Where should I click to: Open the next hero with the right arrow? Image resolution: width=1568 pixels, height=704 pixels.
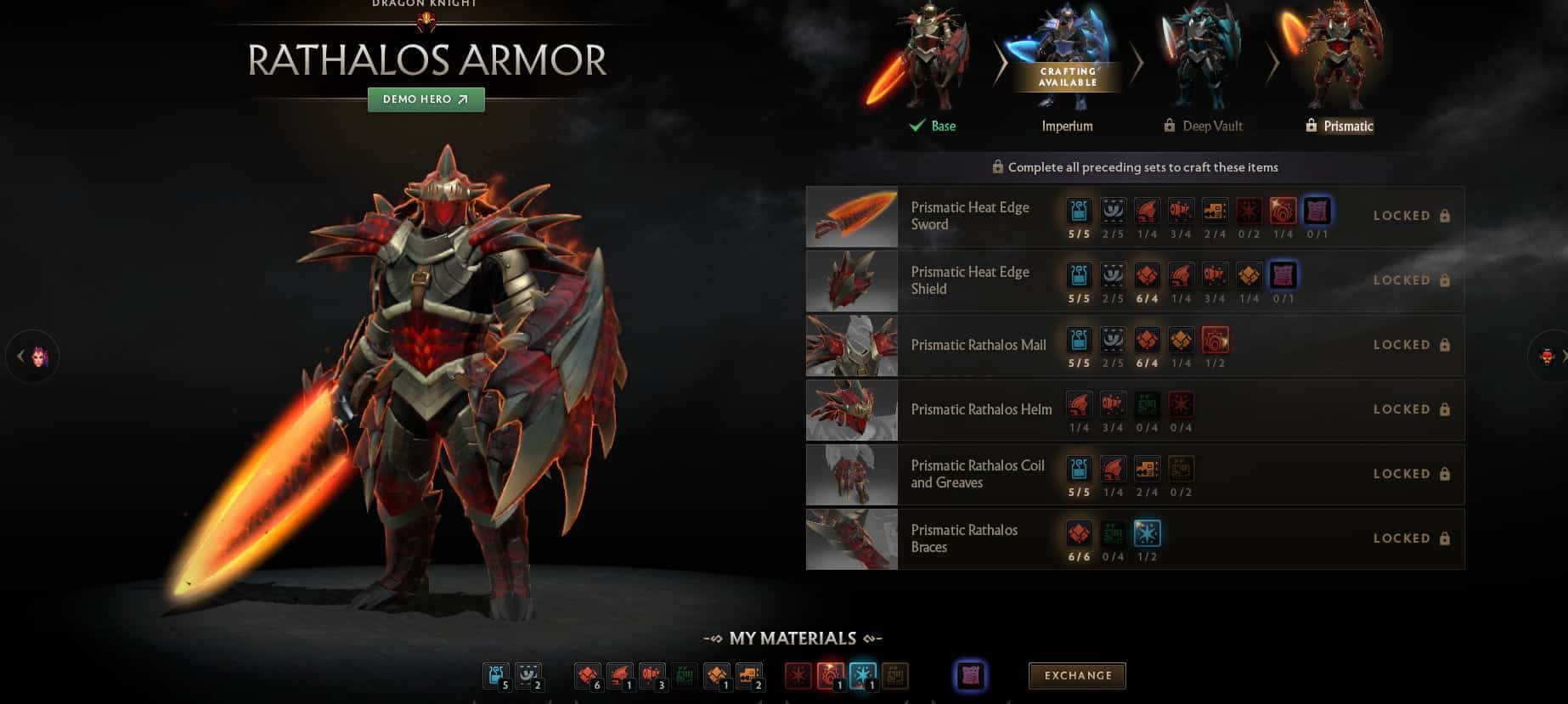pos(1562,355)
